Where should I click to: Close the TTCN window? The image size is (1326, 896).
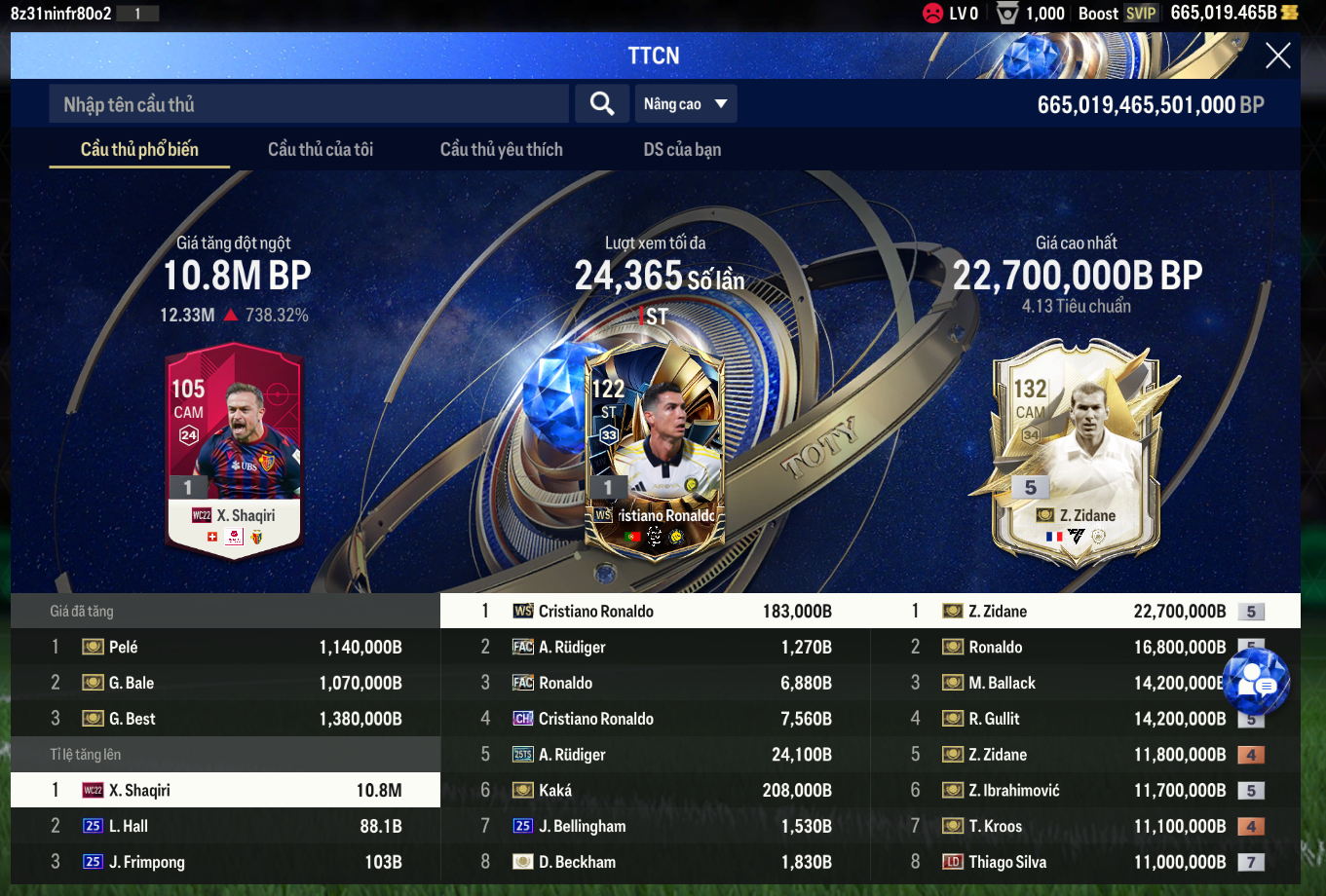pyautogui.click(x=1277, y=56)
